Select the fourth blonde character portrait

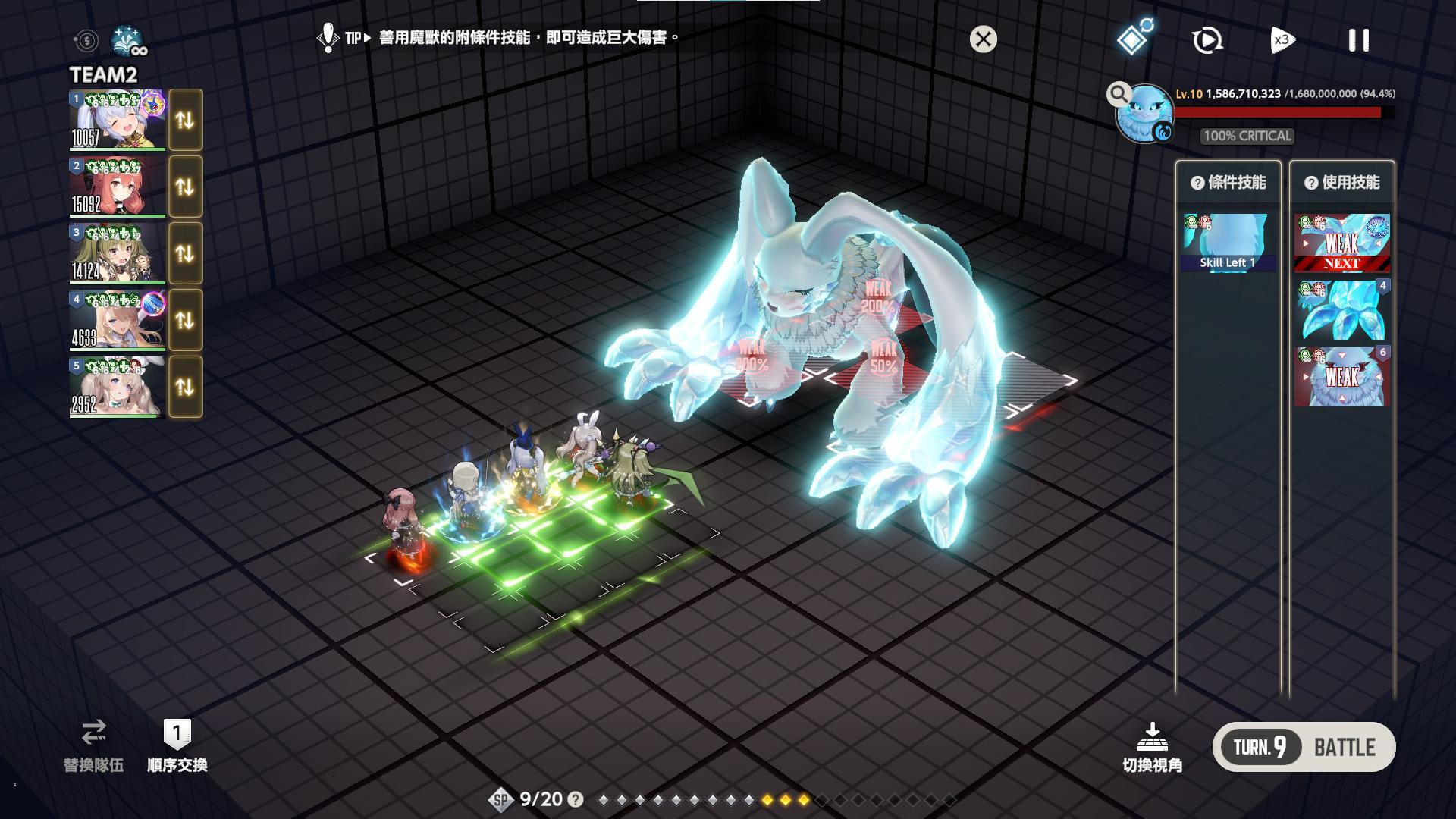[117, 320]
